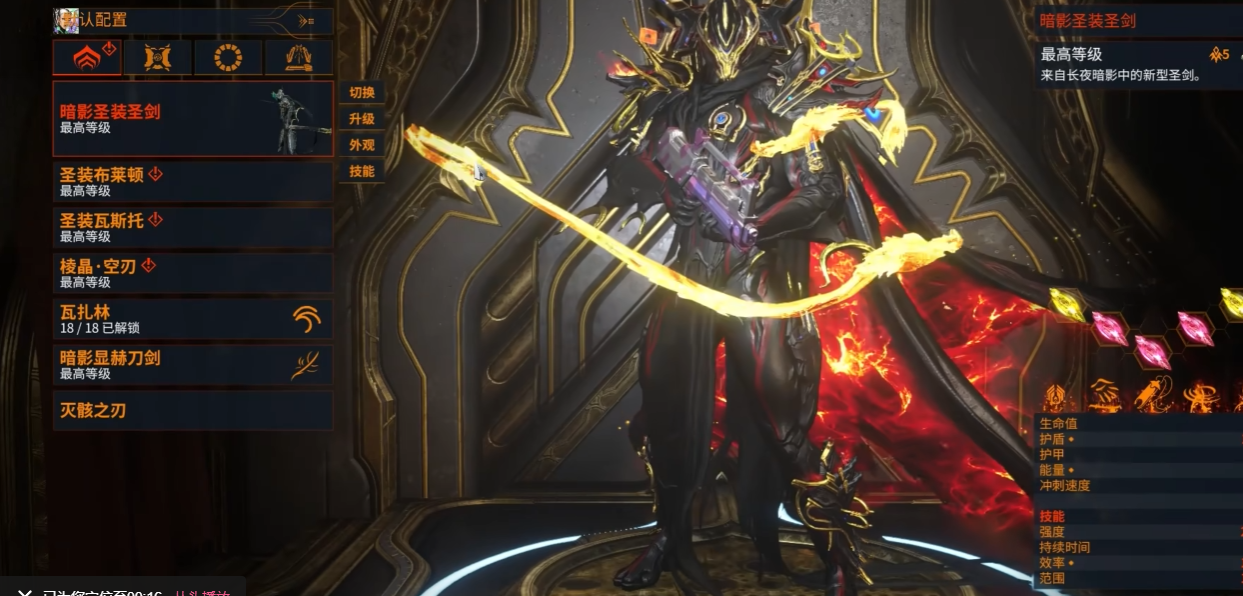The image size is (1243, 596).
Task: Open the circular gear-wheel tab
Action: [x=228, y=58]
